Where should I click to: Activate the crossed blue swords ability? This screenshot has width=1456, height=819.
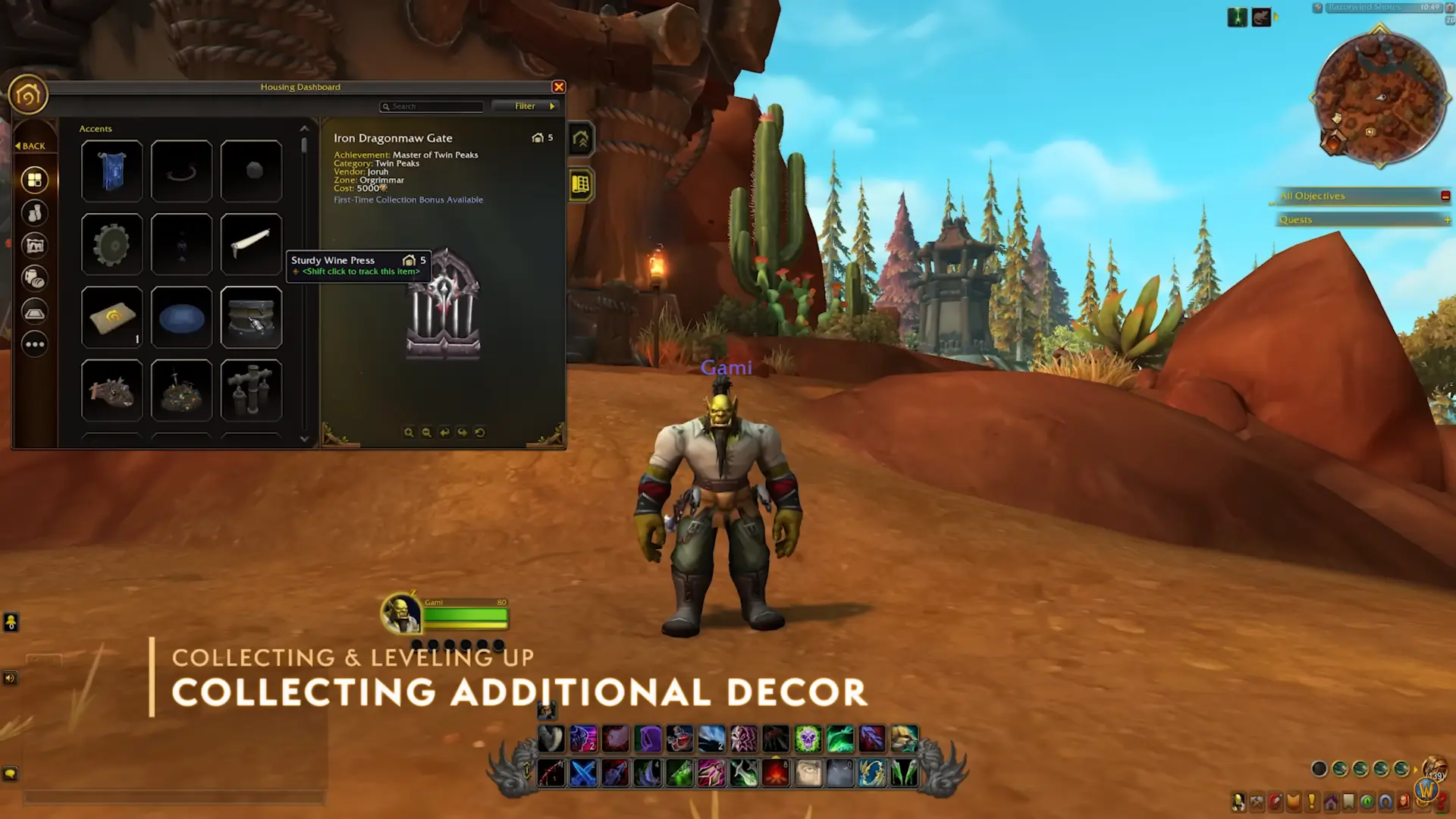pyautogui.click(x=583, y=773)
